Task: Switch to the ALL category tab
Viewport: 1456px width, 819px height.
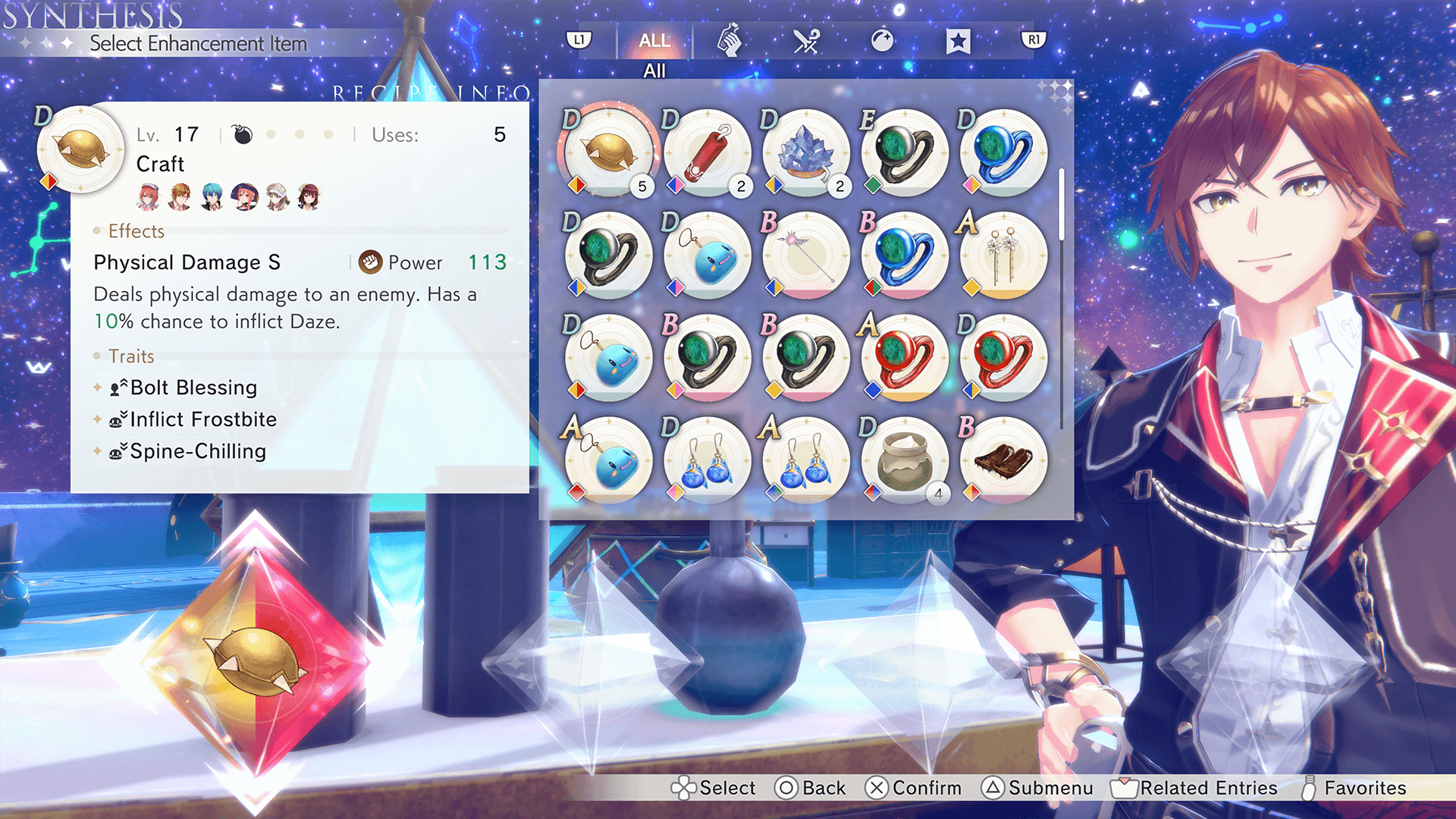Action: (x=654, y=41)
